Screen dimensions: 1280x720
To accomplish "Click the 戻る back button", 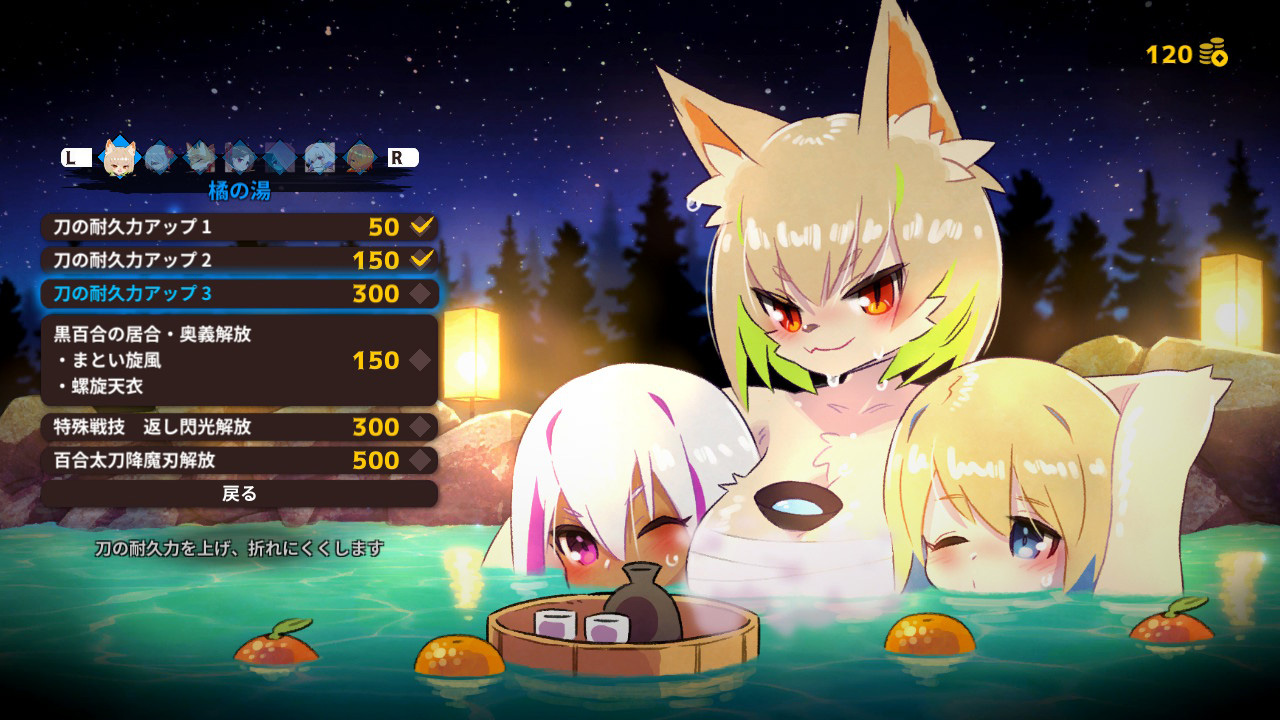I will (239, 493).
